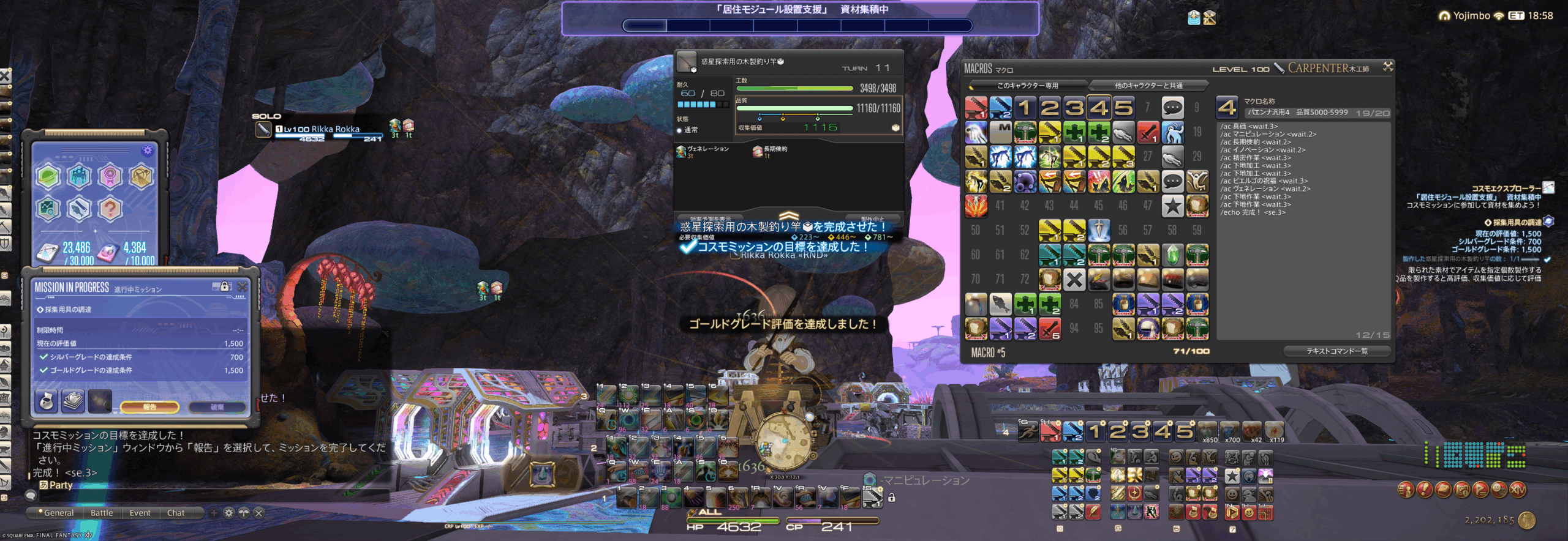Edit the macro name field
The width and height of the screenshot is (1568, 541).
[1298, 113]
